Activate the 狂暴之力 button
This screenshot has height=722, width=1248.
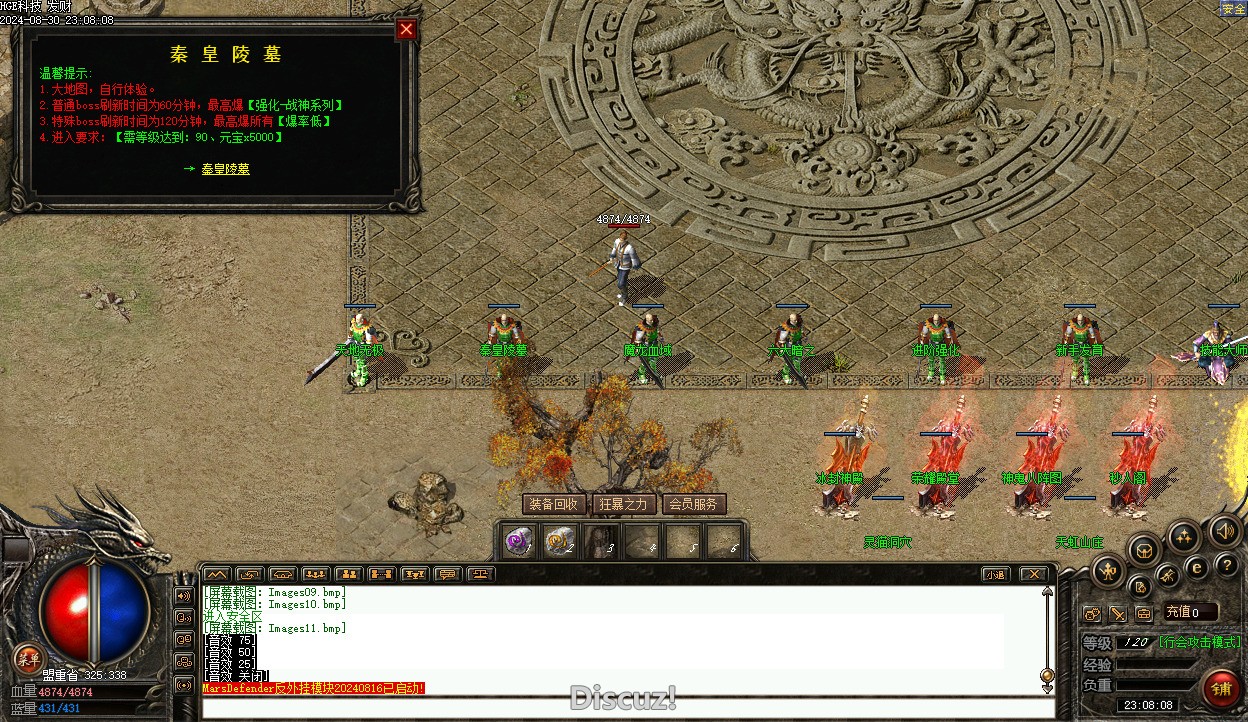tap(623, 504)
